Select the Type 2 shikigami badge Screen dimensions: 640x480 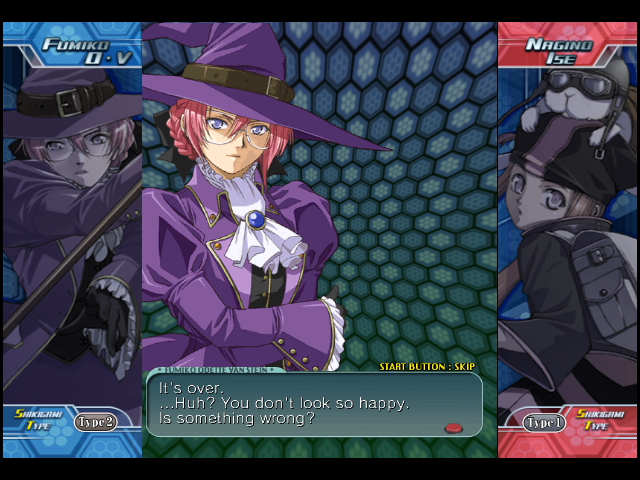(x=96, y=422)
